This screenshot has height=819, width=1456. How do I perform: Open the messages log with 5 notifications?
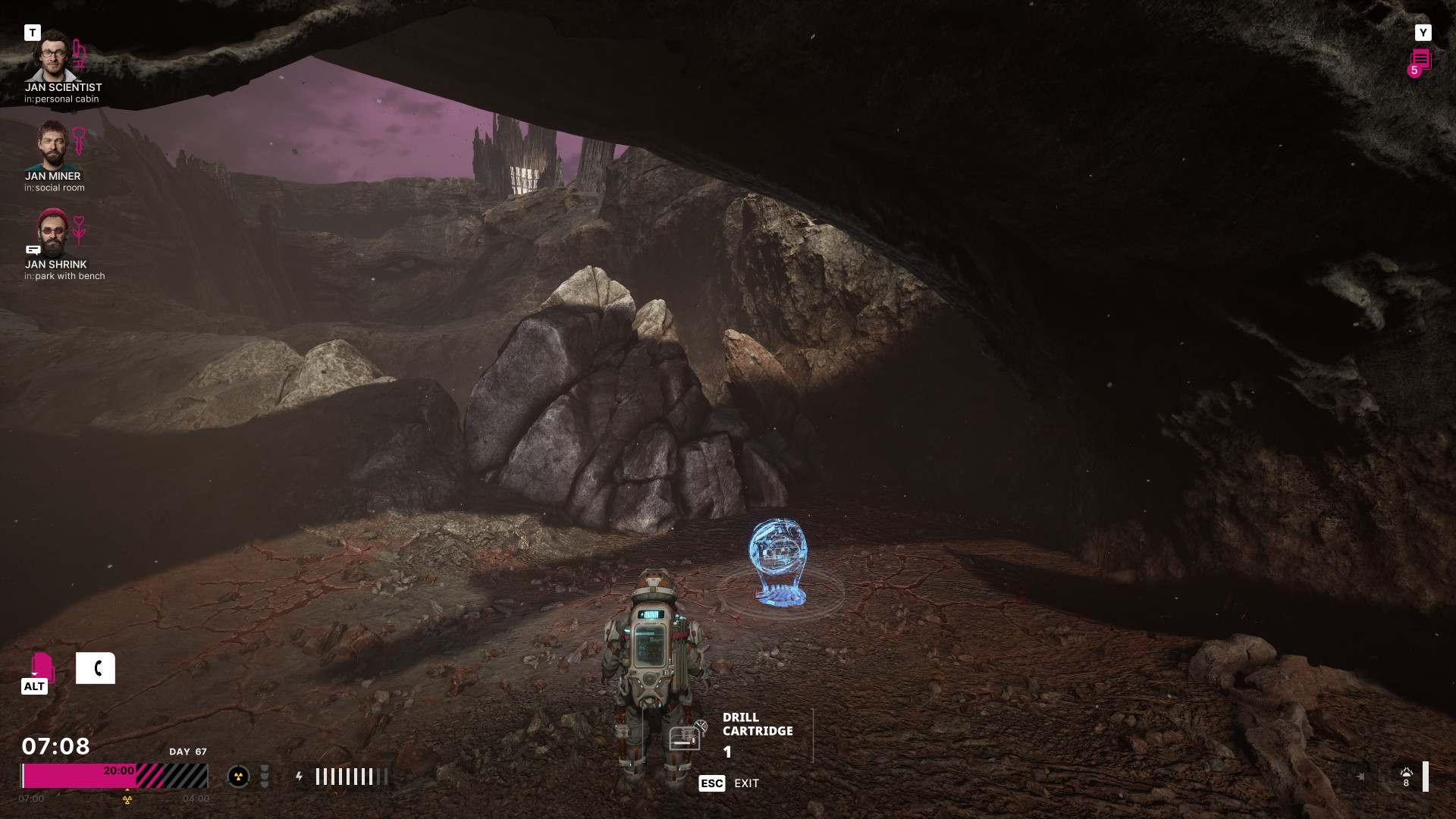tap(1420, 61)
